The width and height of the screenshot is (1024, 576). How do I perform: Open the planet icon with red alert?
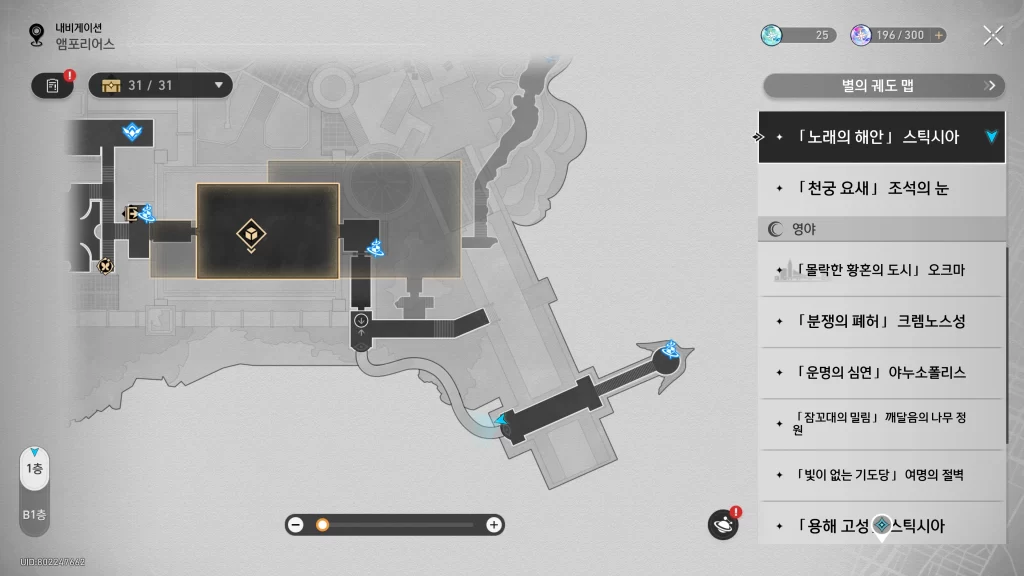723,524
